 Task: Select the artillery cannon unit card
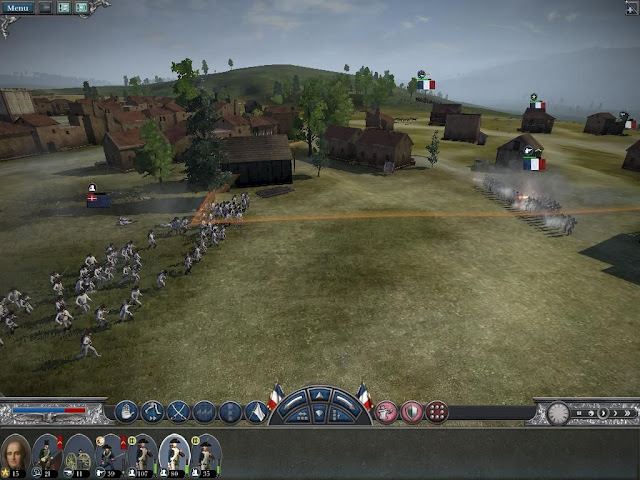(78, 453)
